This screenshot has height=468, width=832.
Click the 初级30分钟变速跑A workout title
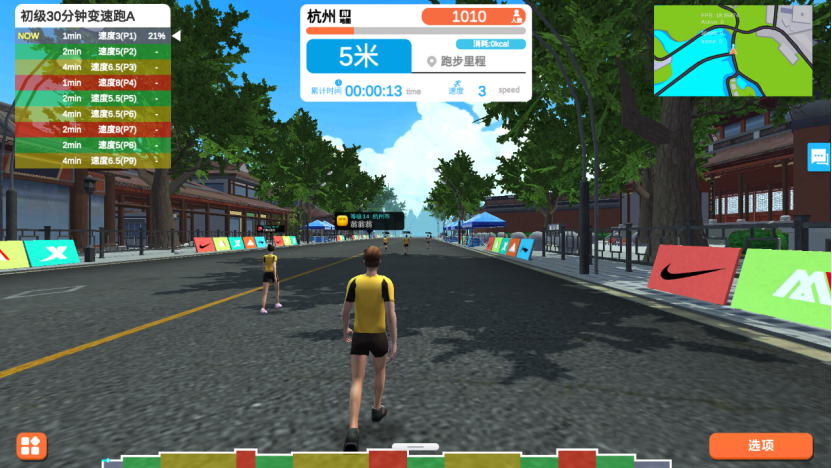78,16
